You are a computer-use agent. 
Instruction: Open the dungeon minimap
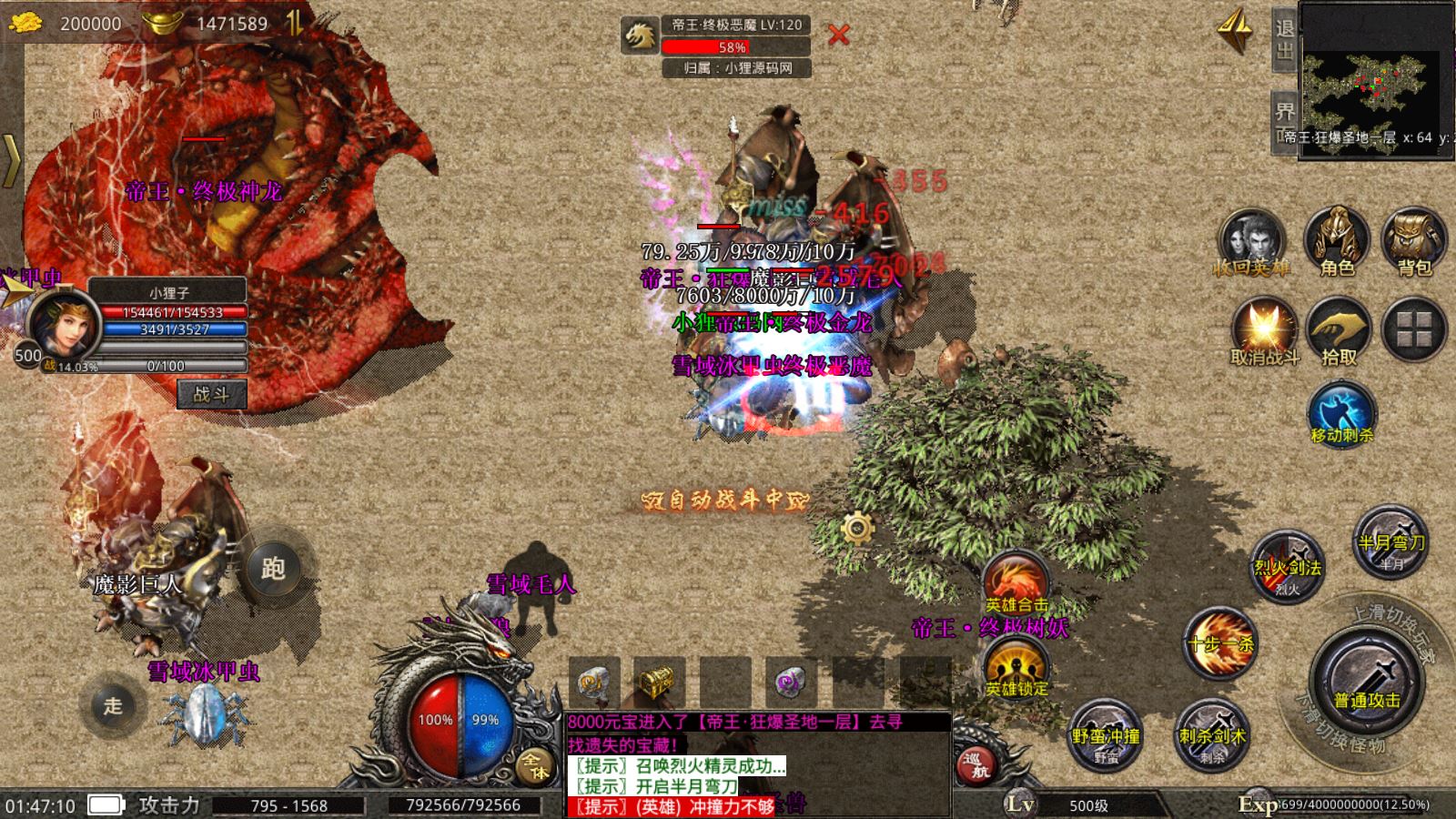[1376, 80]
